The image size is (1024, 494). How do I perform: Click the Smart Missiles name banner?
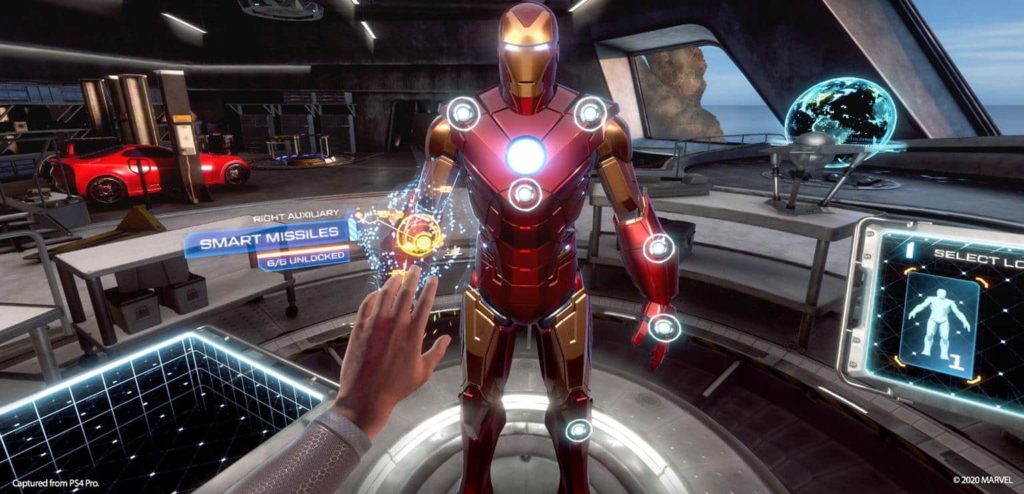click(269, 240)
